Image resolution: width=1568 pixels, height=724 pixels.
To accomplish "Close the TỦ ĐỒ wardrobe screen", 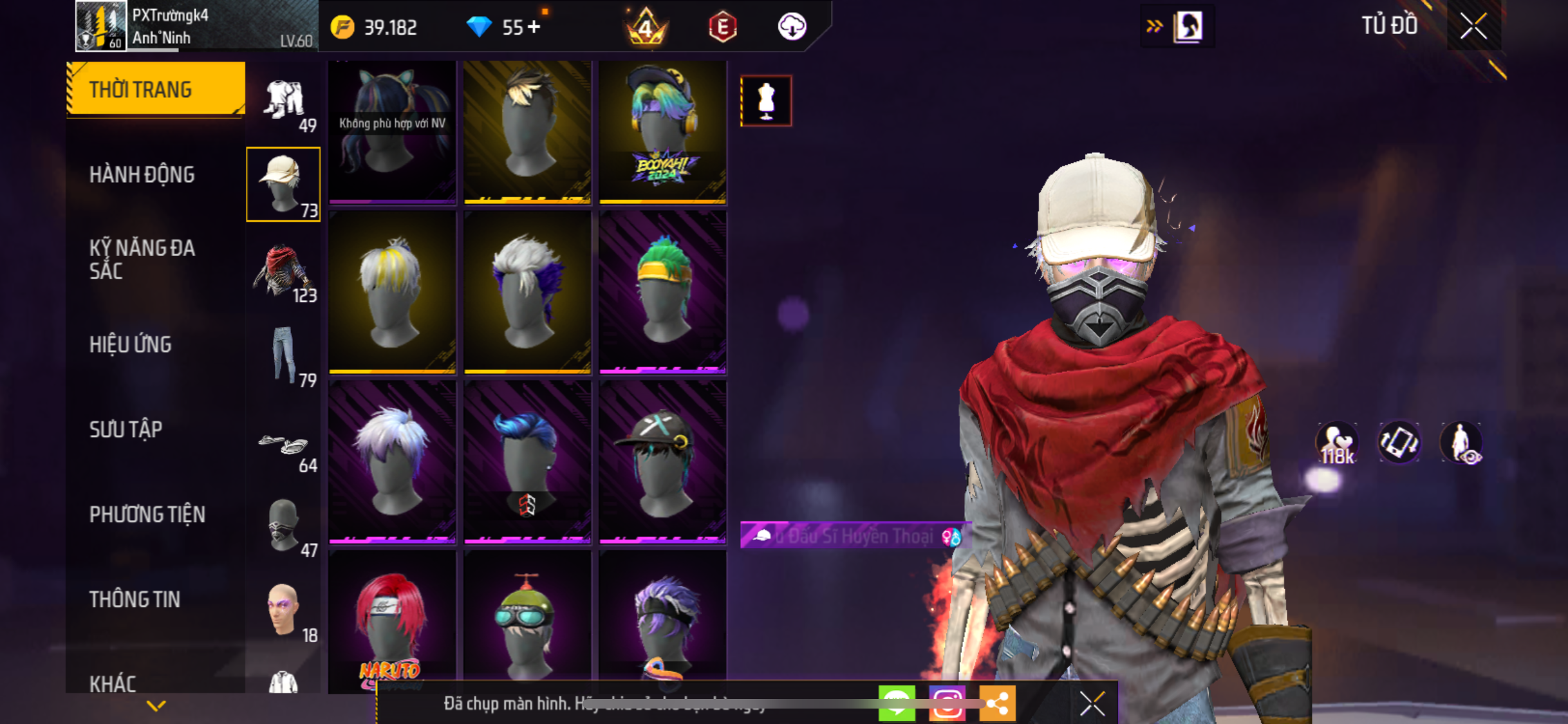I will point(1473,26).
